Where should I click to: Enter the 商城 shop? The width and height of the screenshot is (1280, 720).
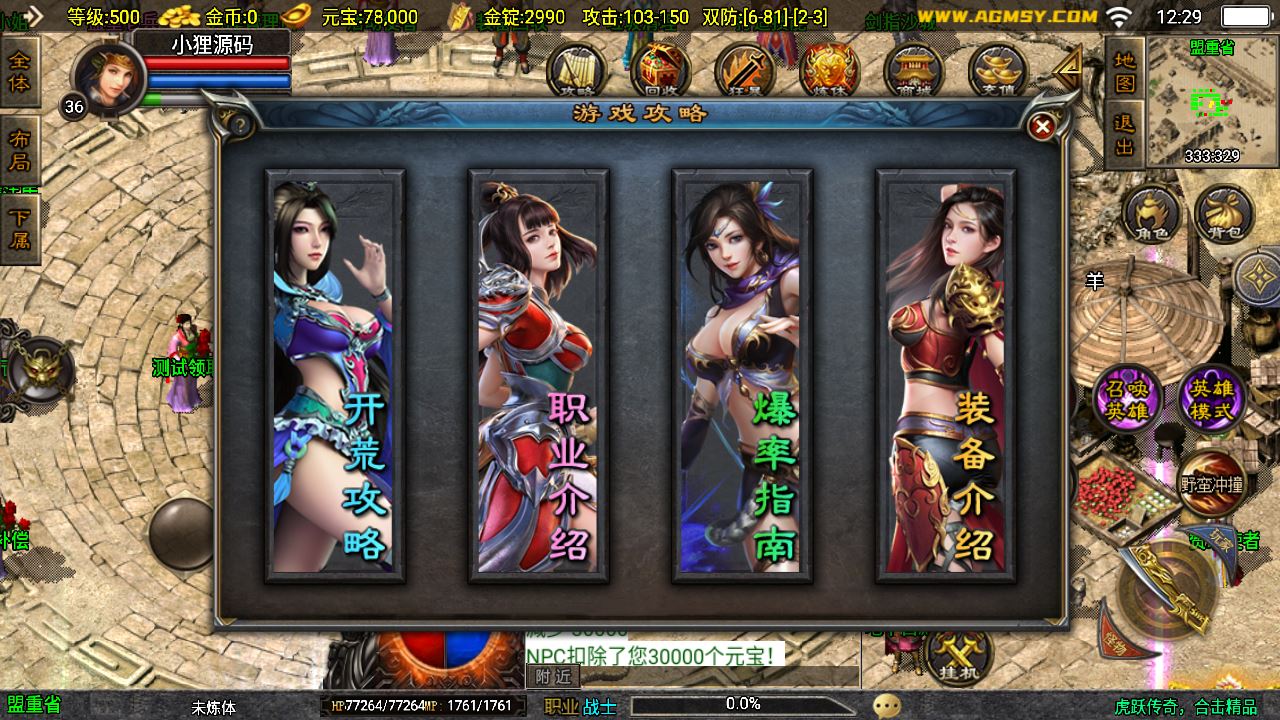pyautogui.click(x=914, y=72)
